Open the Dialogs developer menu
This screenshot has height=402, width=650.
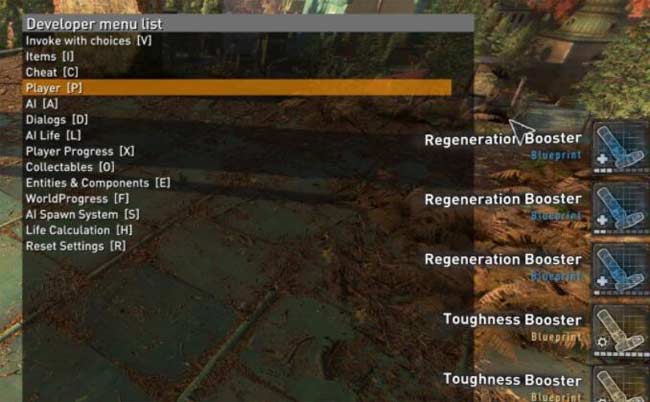point(56,119)
